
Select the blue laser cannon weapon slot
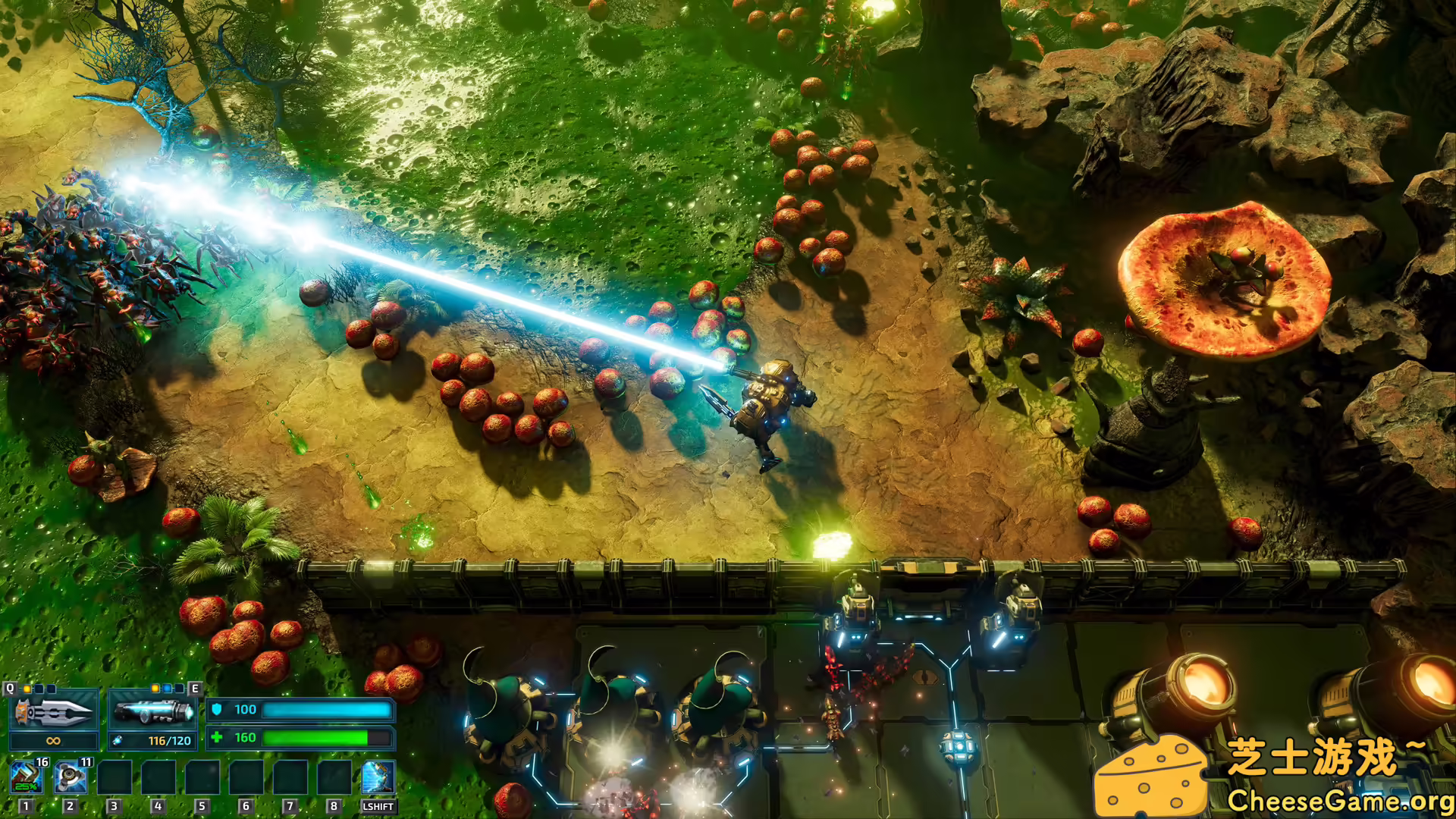152,711
